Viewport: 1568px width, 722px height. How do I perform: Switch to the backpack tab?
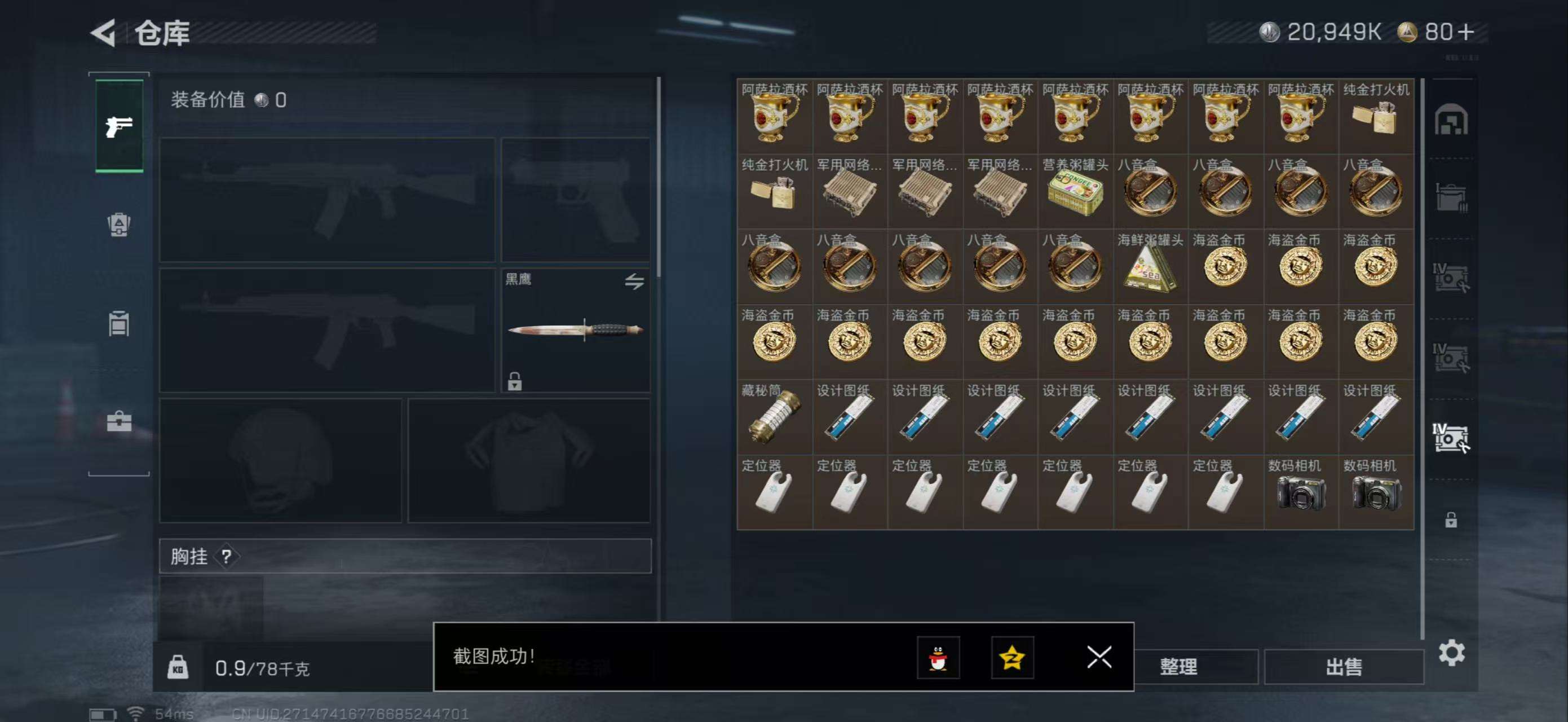(120, 224)
